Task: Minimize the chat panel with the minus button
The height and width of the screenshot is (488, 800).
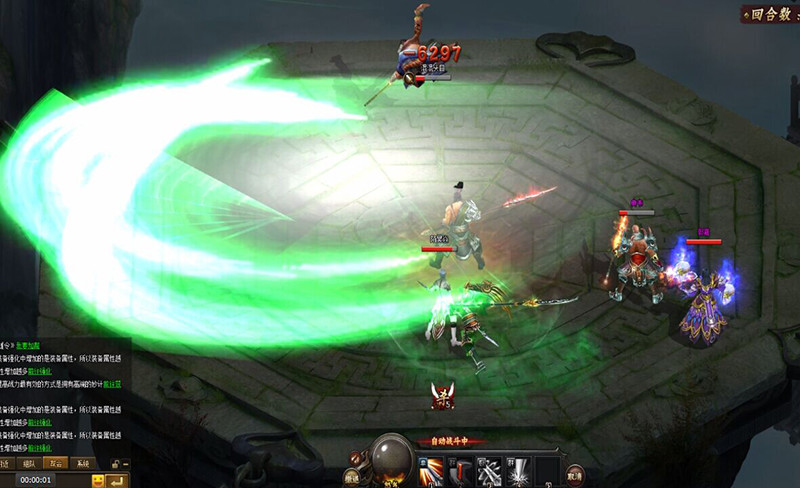Action: click(126, 464)
